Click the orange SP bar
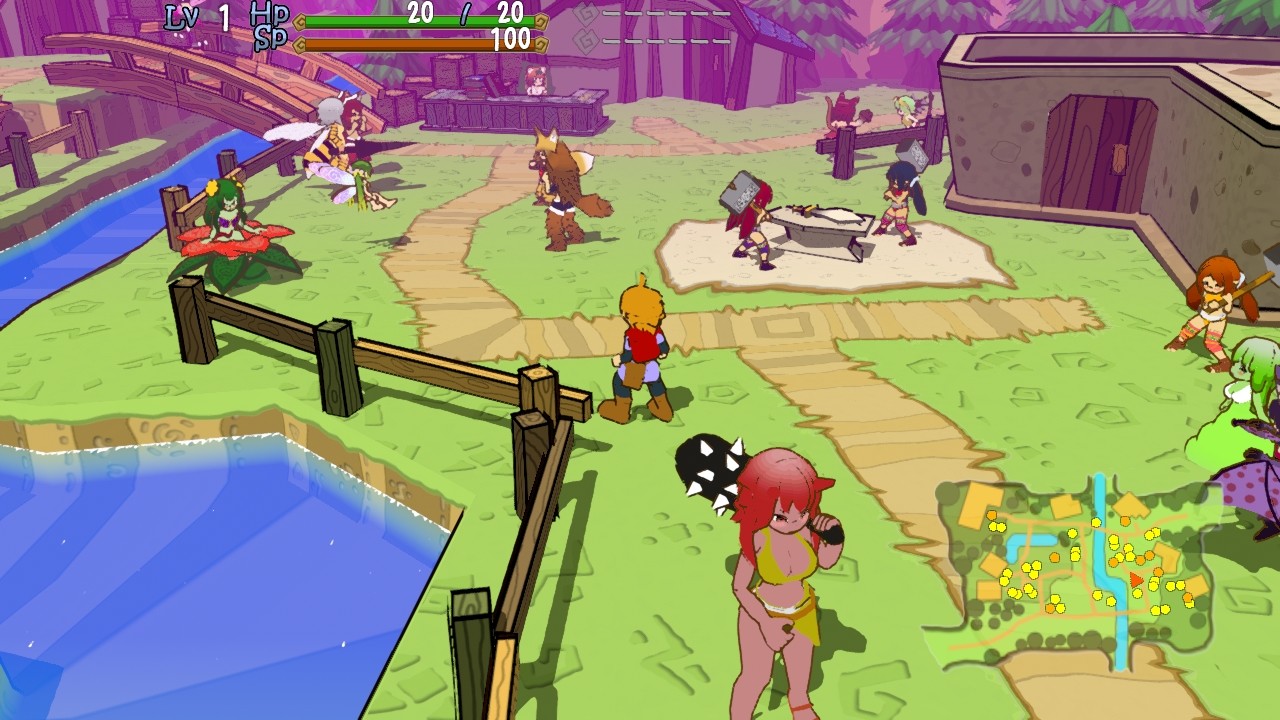This screenshot has width=1280, height=720. [x=400, y=42]
